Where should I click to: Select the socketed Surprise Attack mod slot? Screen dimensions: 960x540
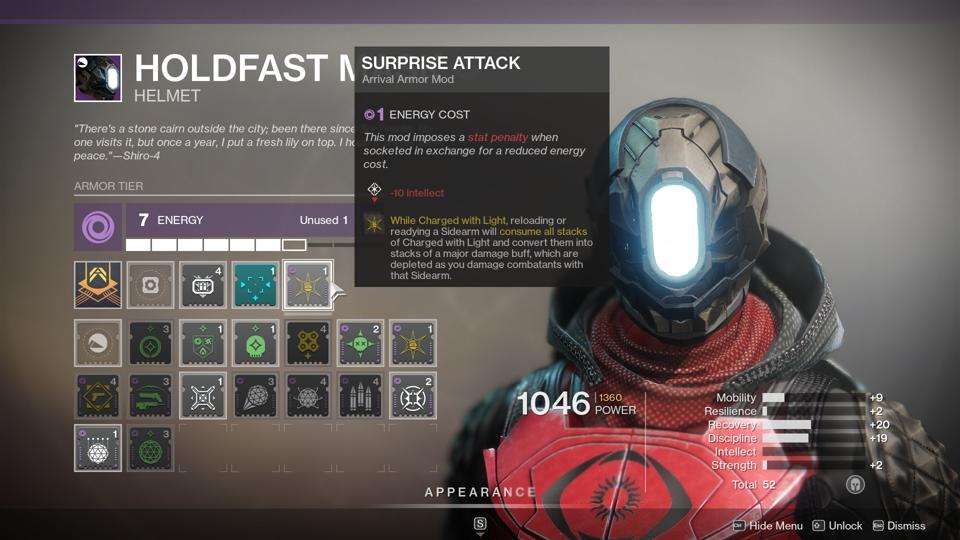click(x=307, y=286)
